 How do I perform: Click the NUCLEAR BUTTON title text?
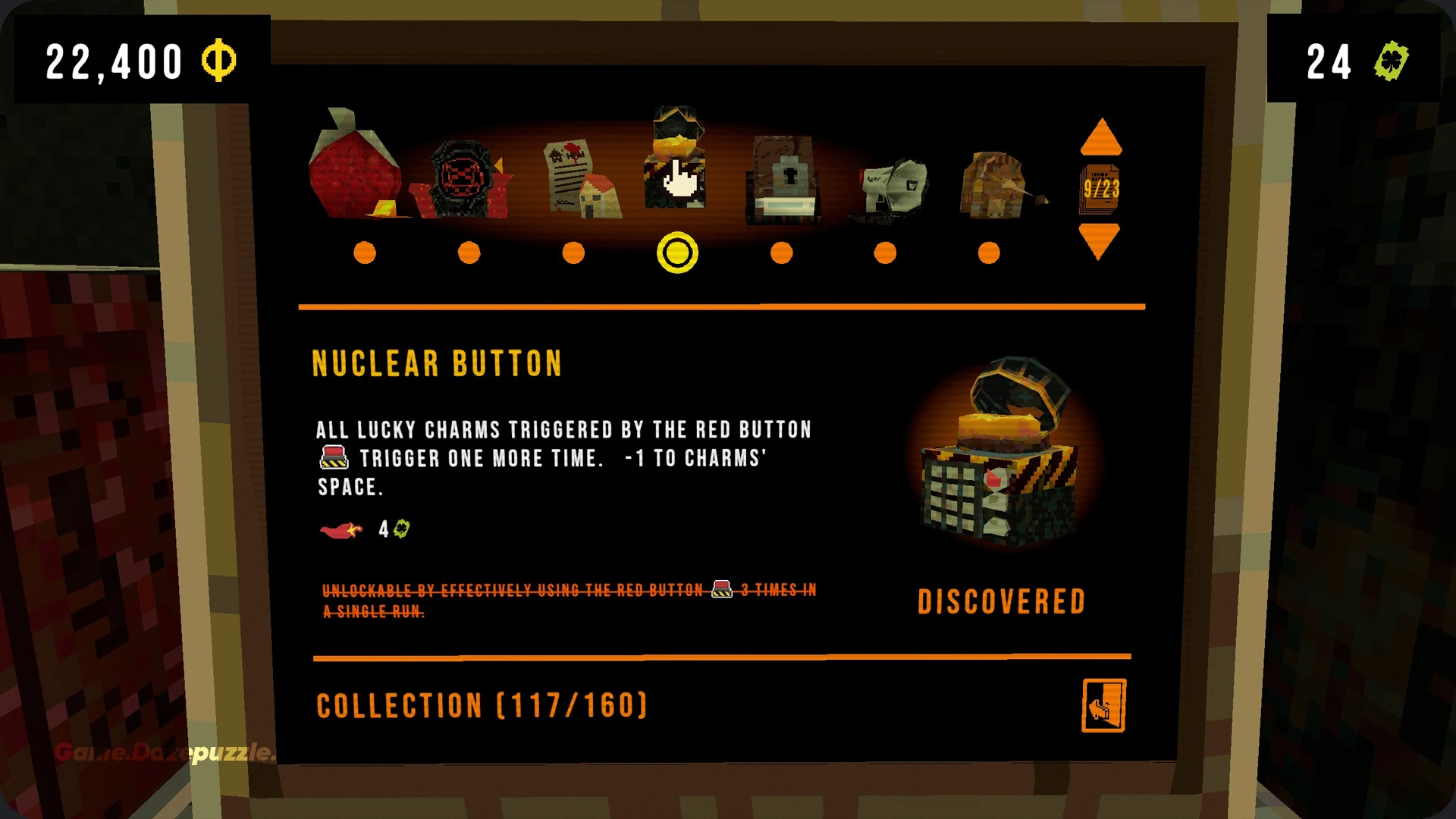pyautogui.click(x=437, y=363)
